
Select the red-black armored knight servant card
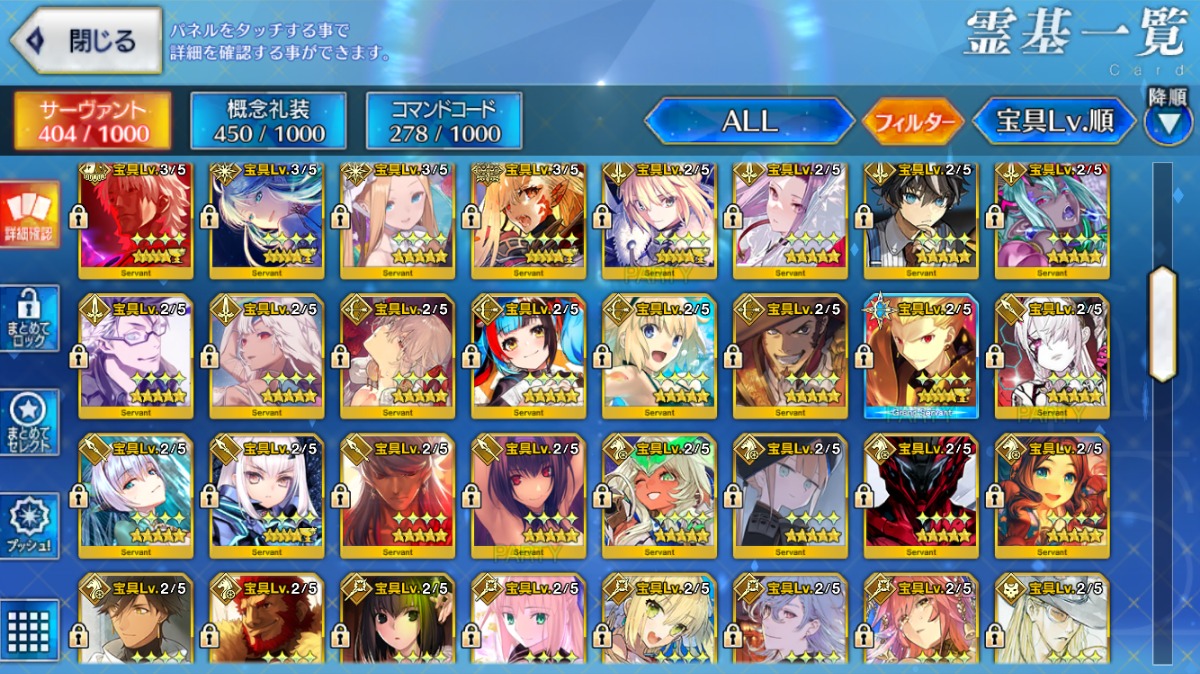(x=921, y=496)
